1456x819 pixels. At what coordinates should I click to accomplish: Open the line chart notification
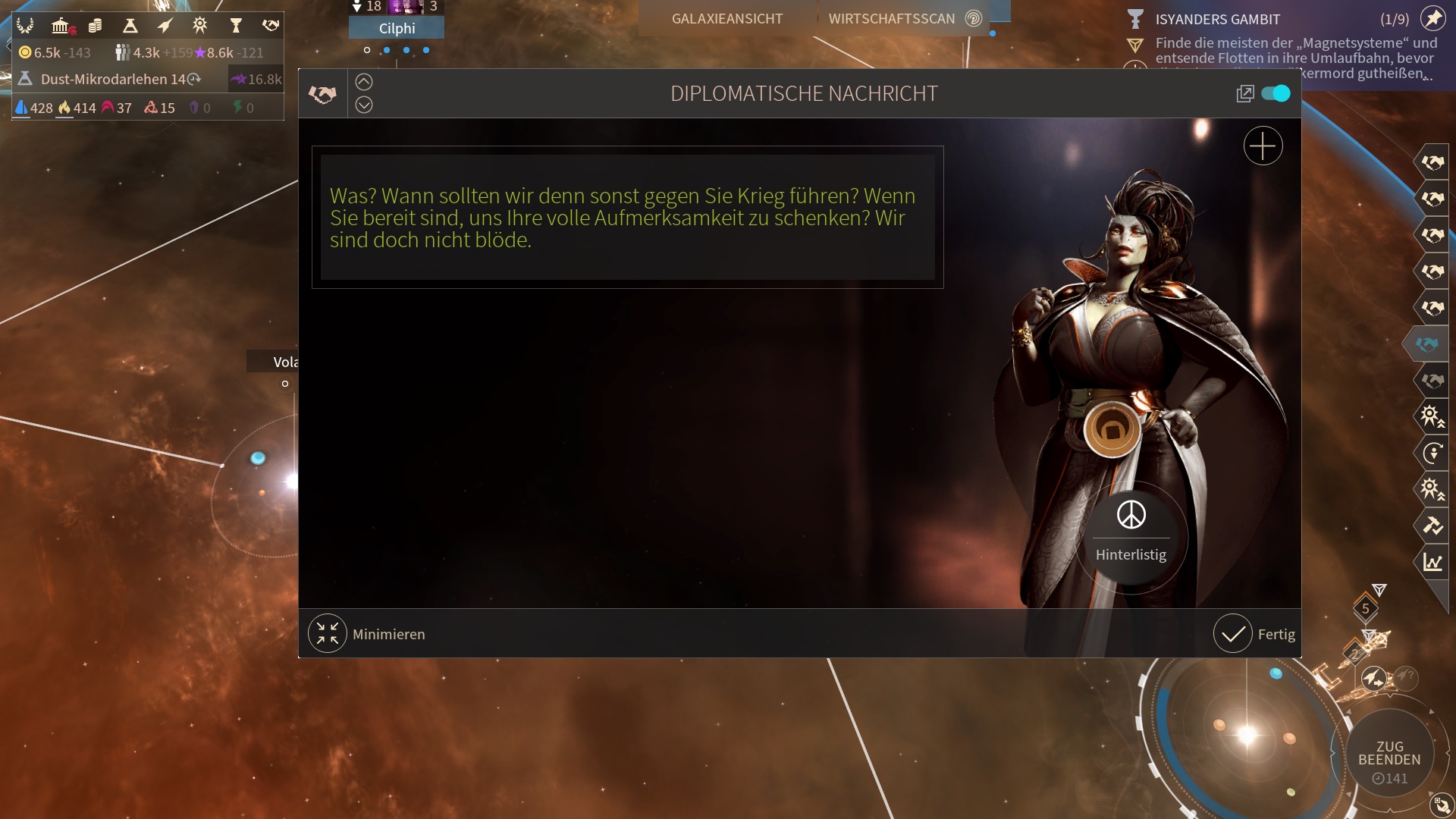coord(1432,562)
